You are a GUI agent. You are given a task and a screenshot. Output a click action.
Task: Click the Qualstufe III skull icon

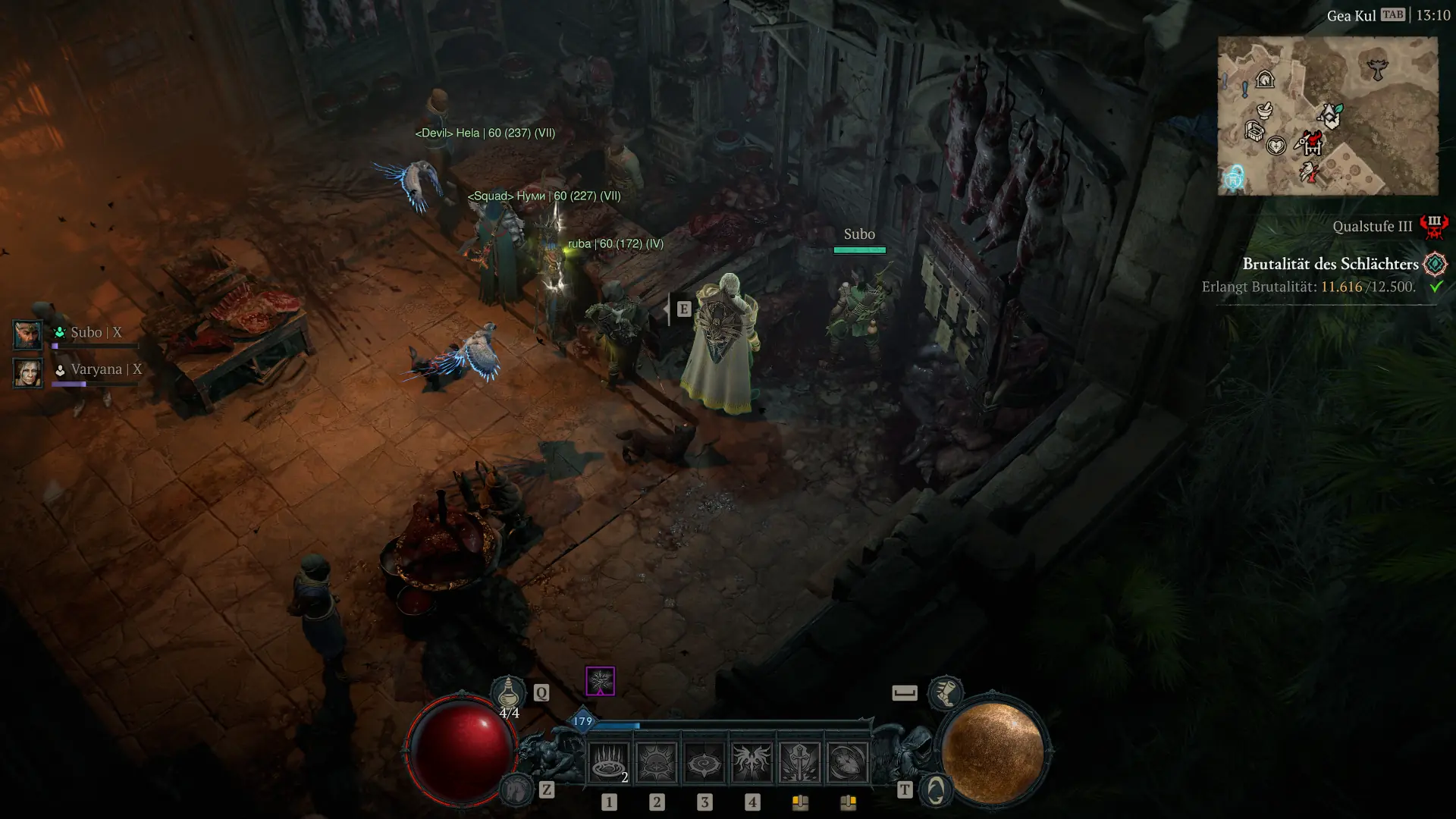pos(1433,227)
